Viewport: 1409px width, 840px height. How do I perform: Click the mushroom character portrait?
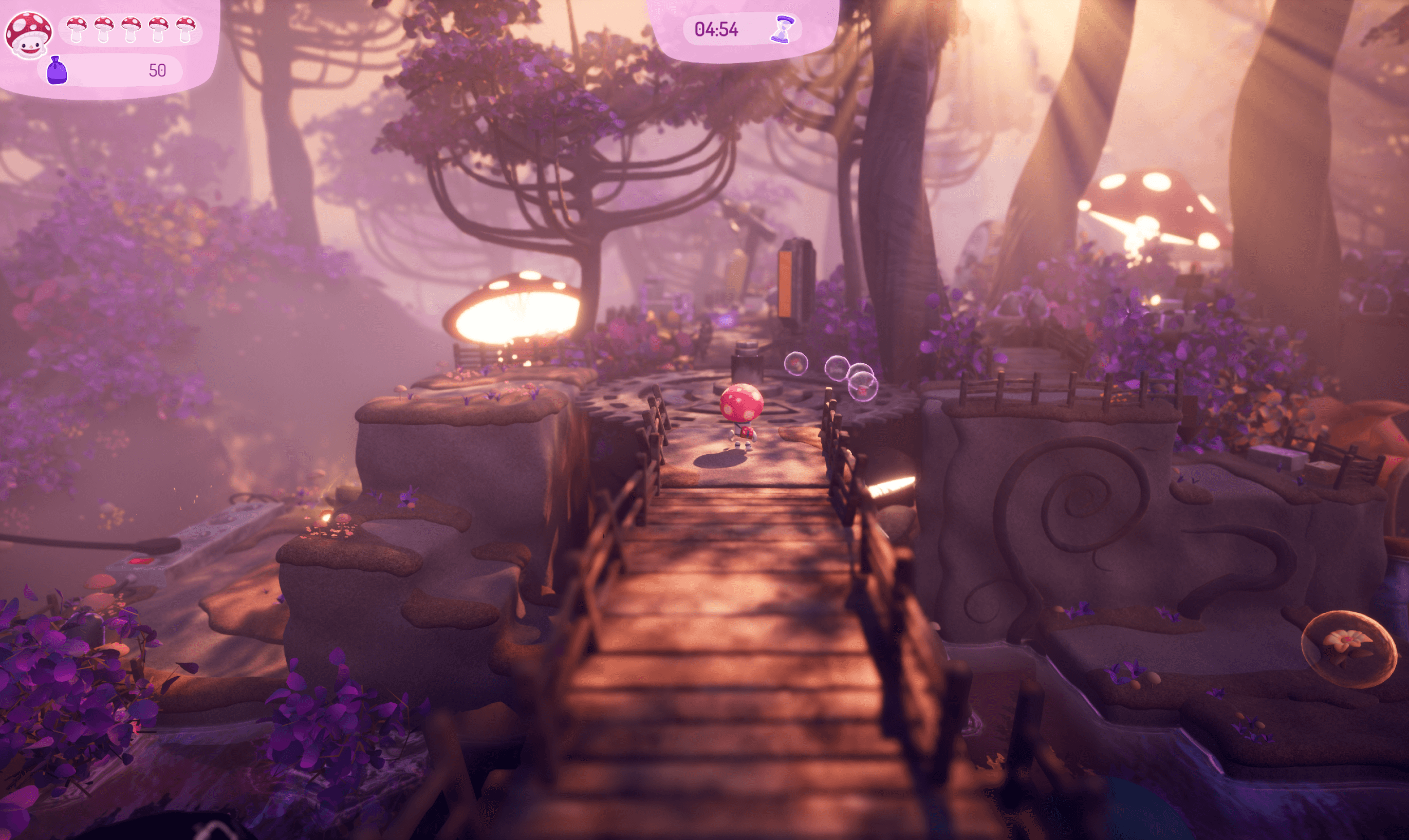[28, 35]
